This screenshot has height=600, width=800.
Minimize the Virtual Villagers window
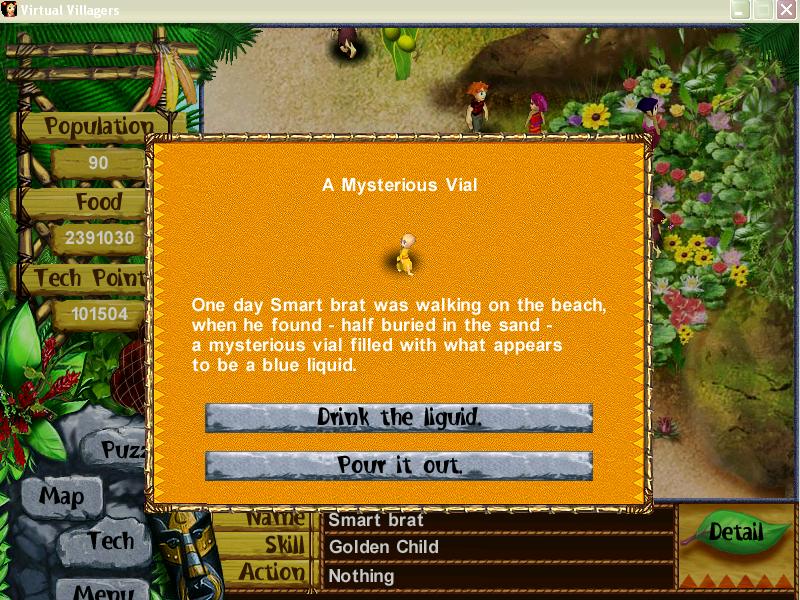[x=740, y=10]
